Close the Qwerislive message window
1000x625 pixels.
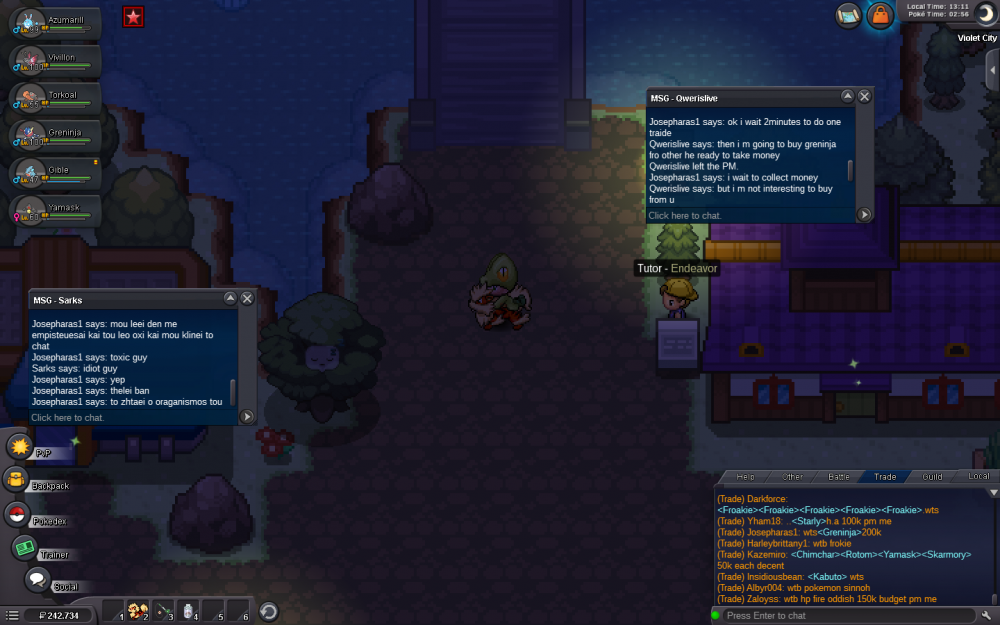(864, 96)
